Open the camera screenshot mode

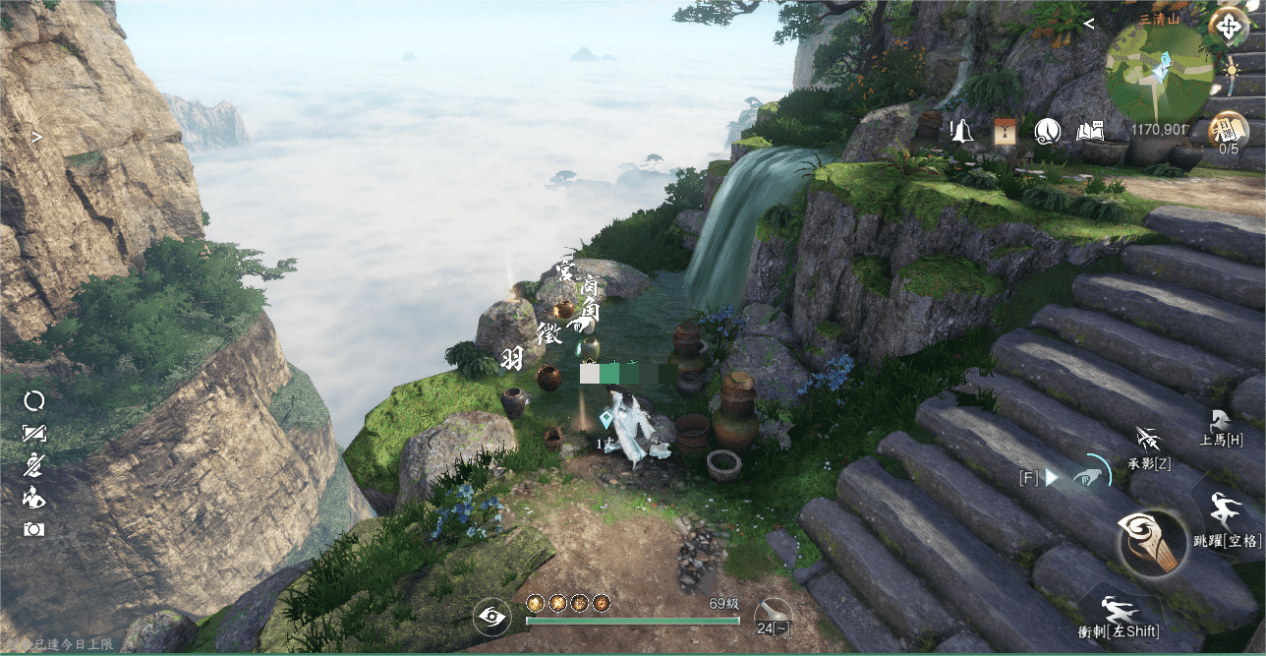[x=34, y=529]
